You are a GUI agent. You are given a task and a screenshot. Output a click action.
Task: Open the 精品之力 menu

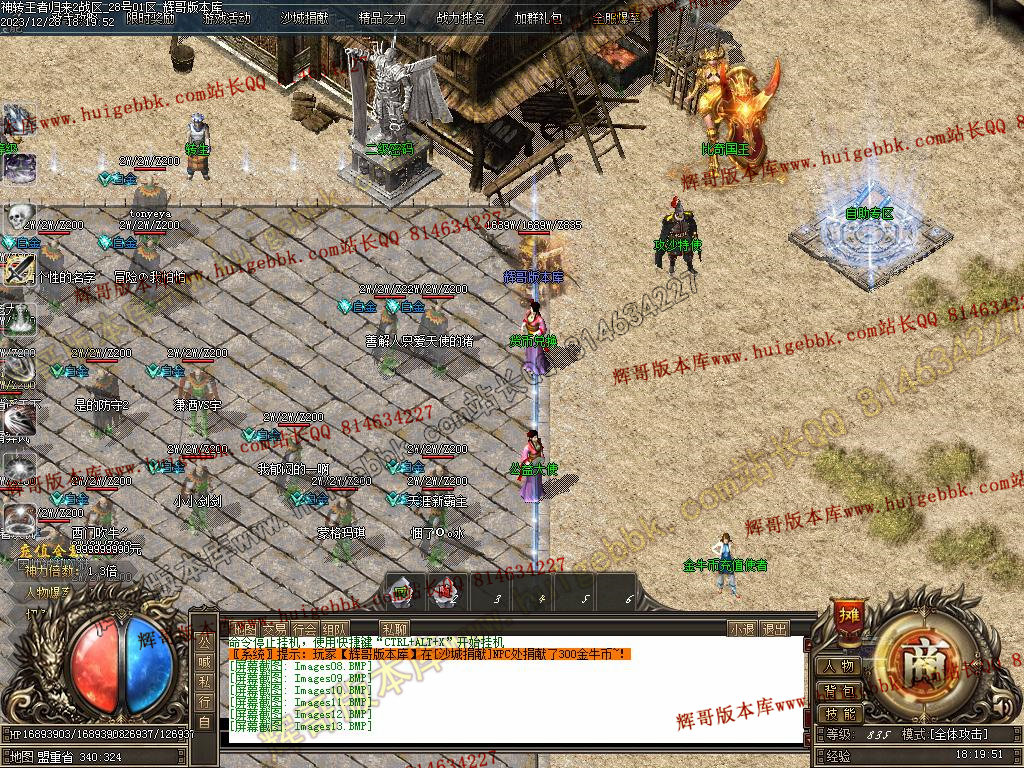tap(381, 18)
